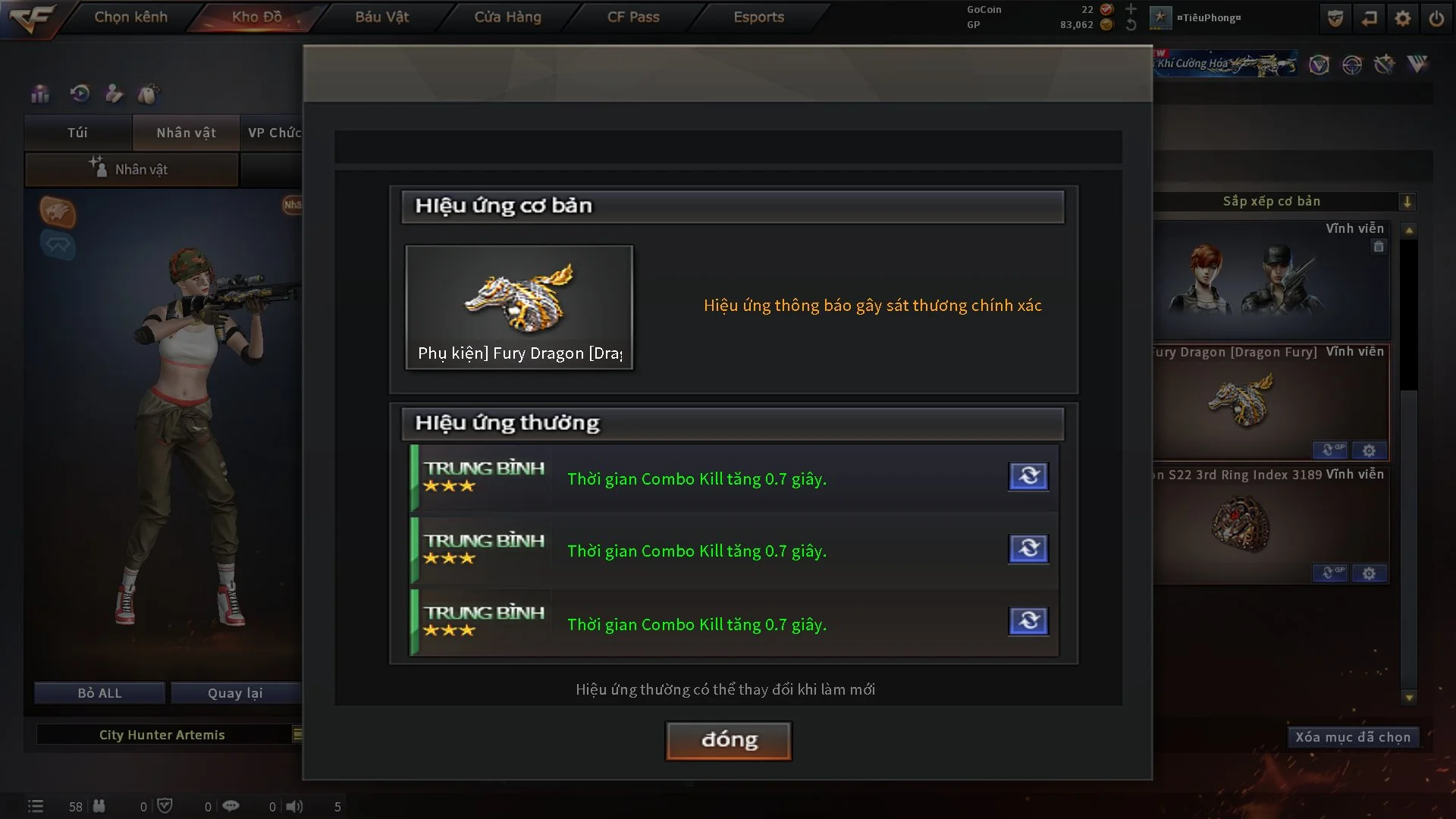
Task: Open the Cửa Hàng menu
Action: tap(507, 17)
